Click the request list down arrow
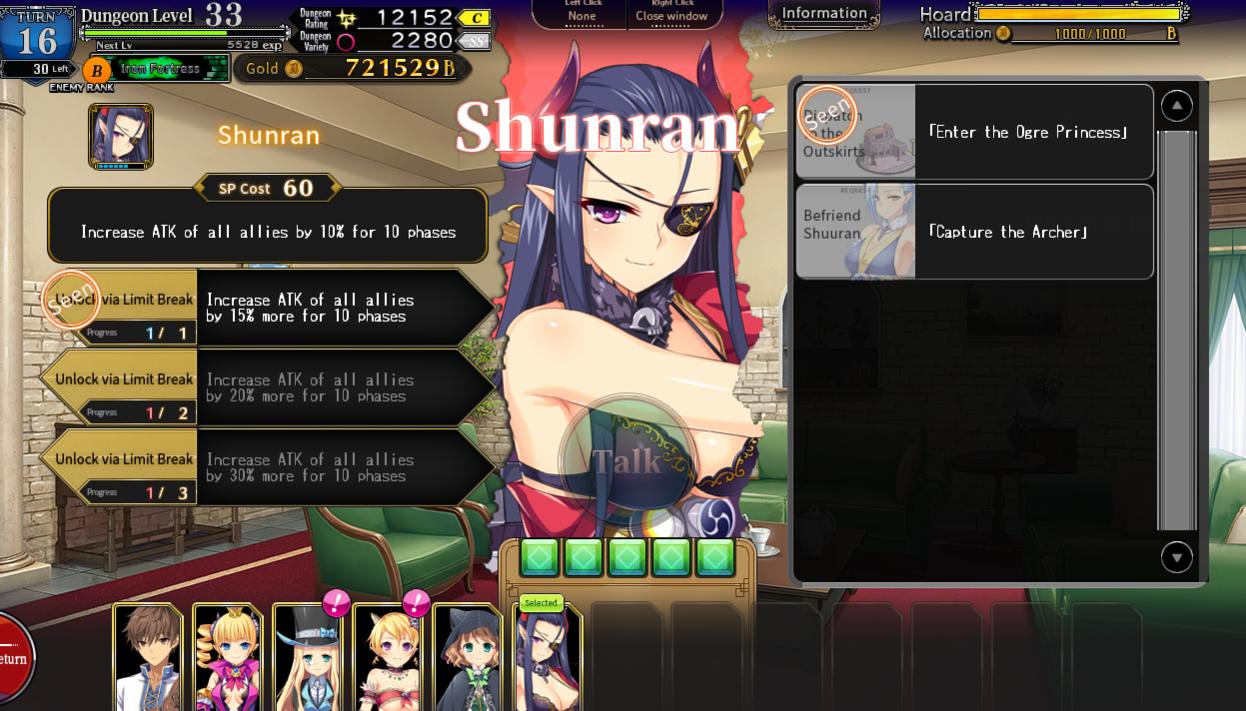Screen dimensions: 1246x711 (1176, 557)
